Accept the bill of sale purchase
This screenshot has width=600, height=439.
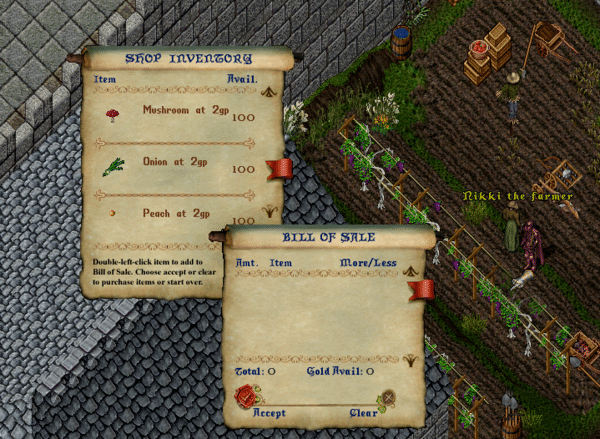tap(245, 398)
